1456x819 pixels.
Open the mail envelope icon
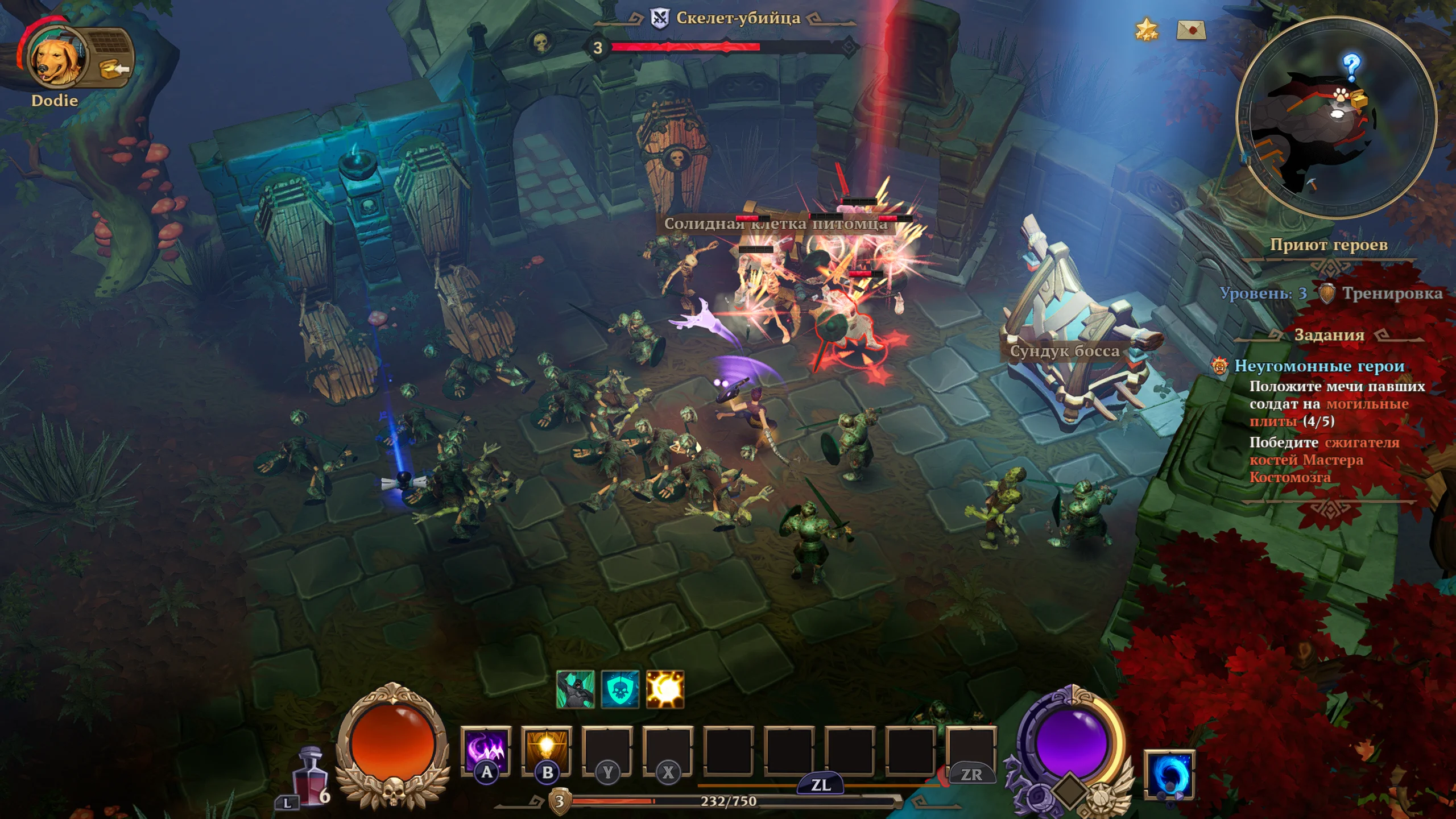click(1191, 30)
